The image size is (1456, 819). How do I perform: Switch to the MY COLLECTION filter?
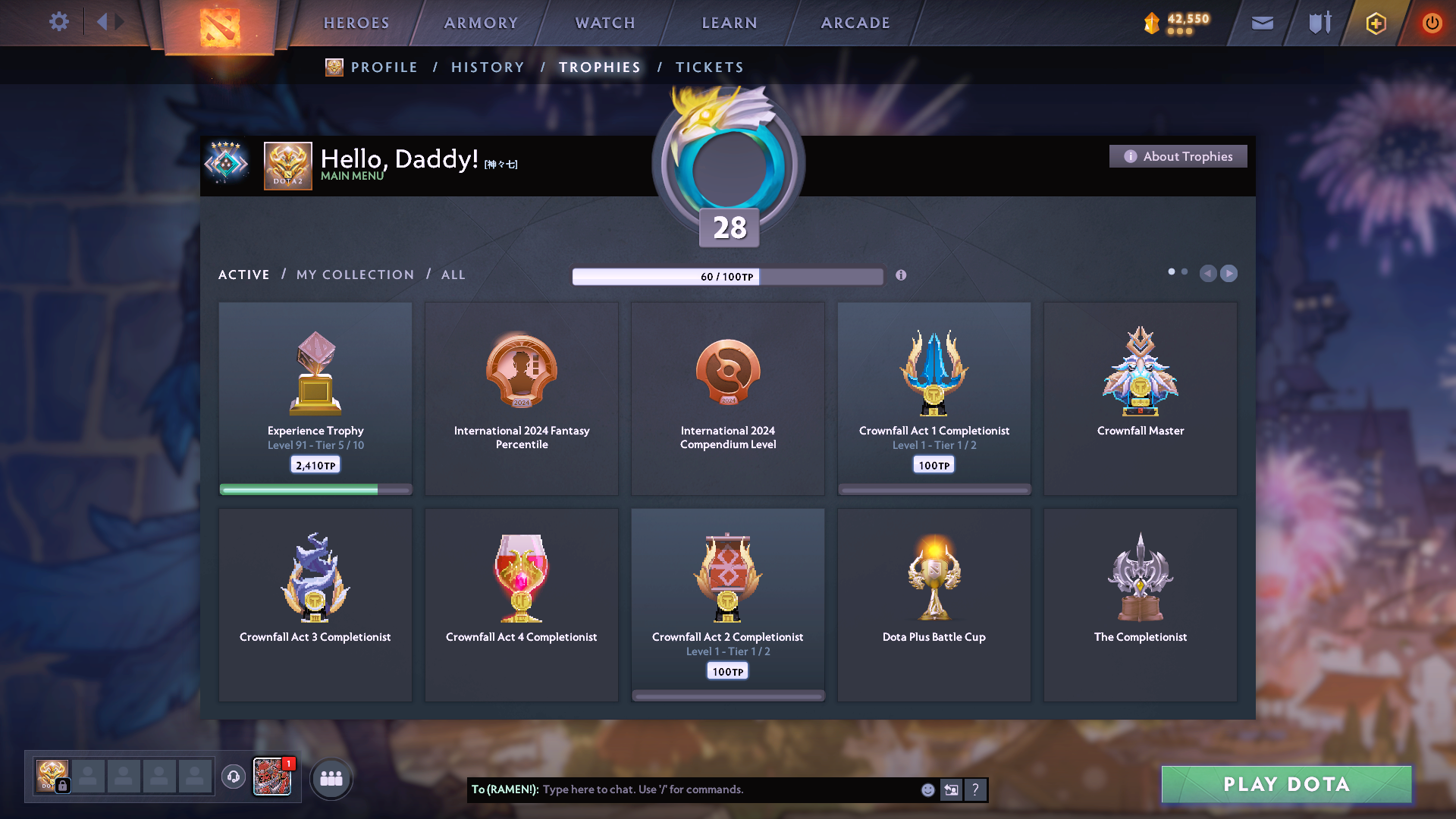click(x=354, y=275)
